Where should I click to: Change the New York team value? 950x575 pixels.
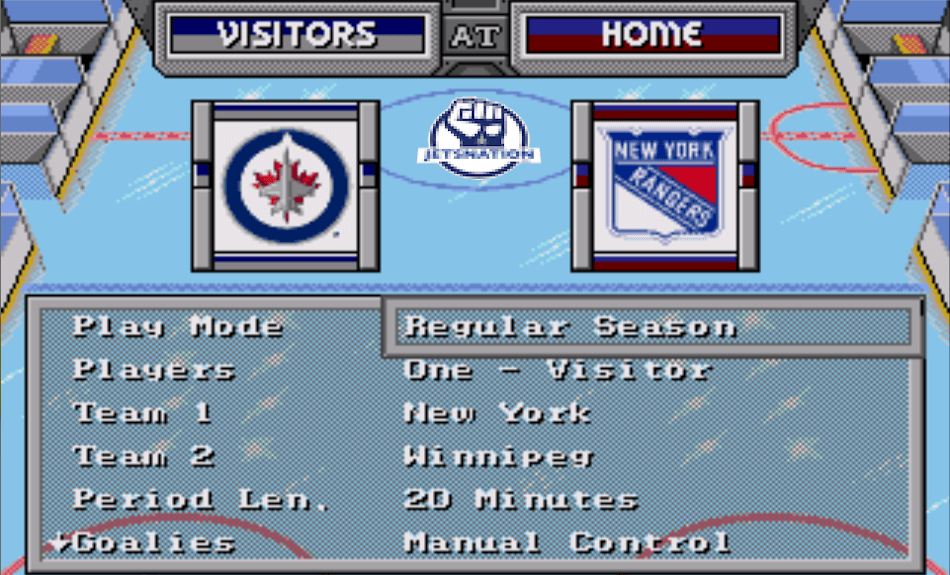497,413
